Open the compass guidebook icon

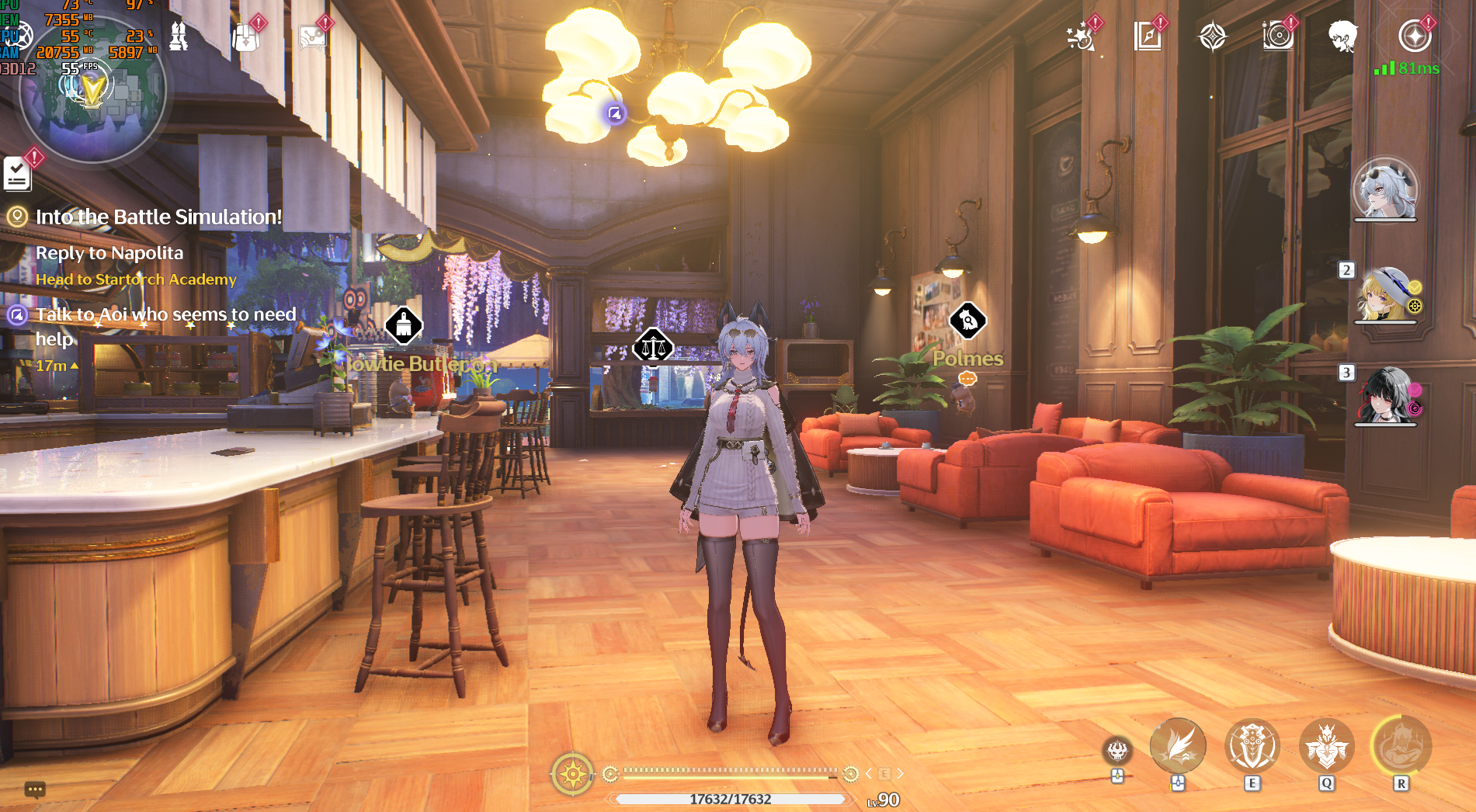tap(1147, 36)
